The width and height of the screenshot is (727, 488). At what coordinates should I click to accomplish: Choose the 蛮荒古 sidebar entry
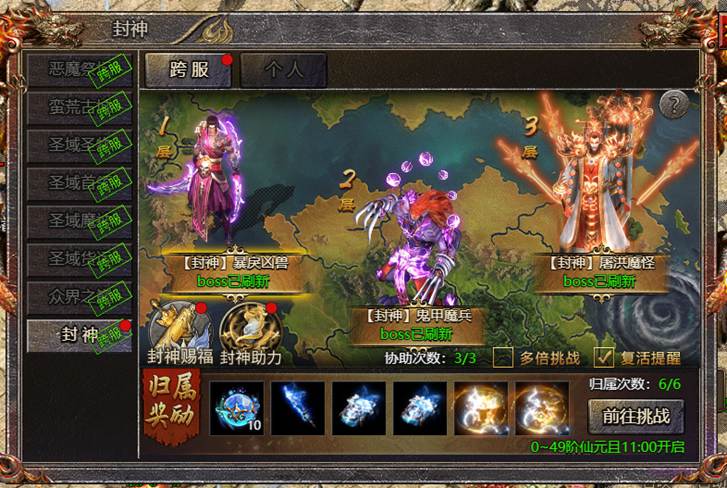coord(78,106)
